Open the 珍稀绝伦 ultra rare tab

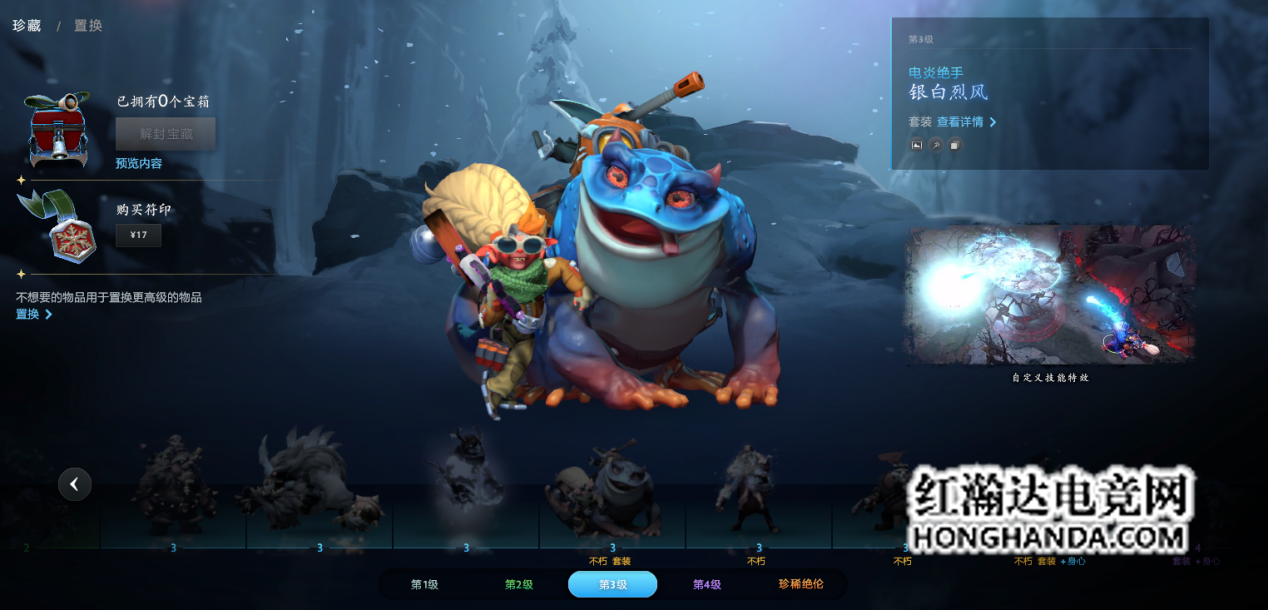click(x=801, y=584)
